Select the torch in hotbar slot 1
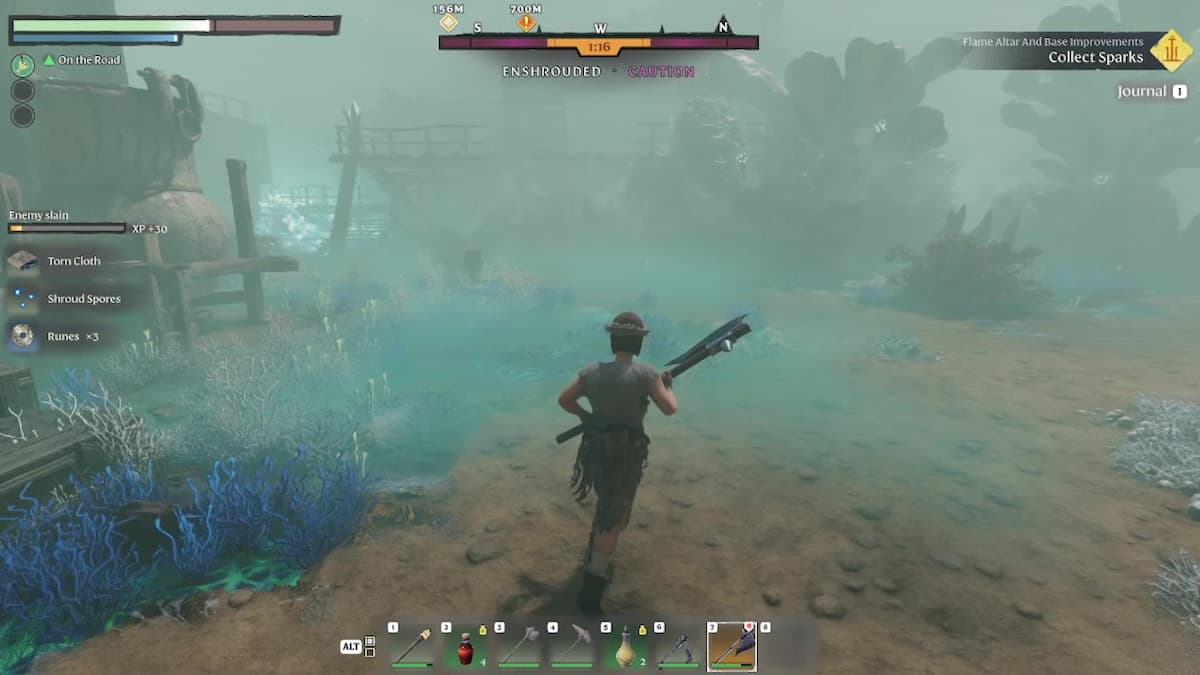 (412, 646)
